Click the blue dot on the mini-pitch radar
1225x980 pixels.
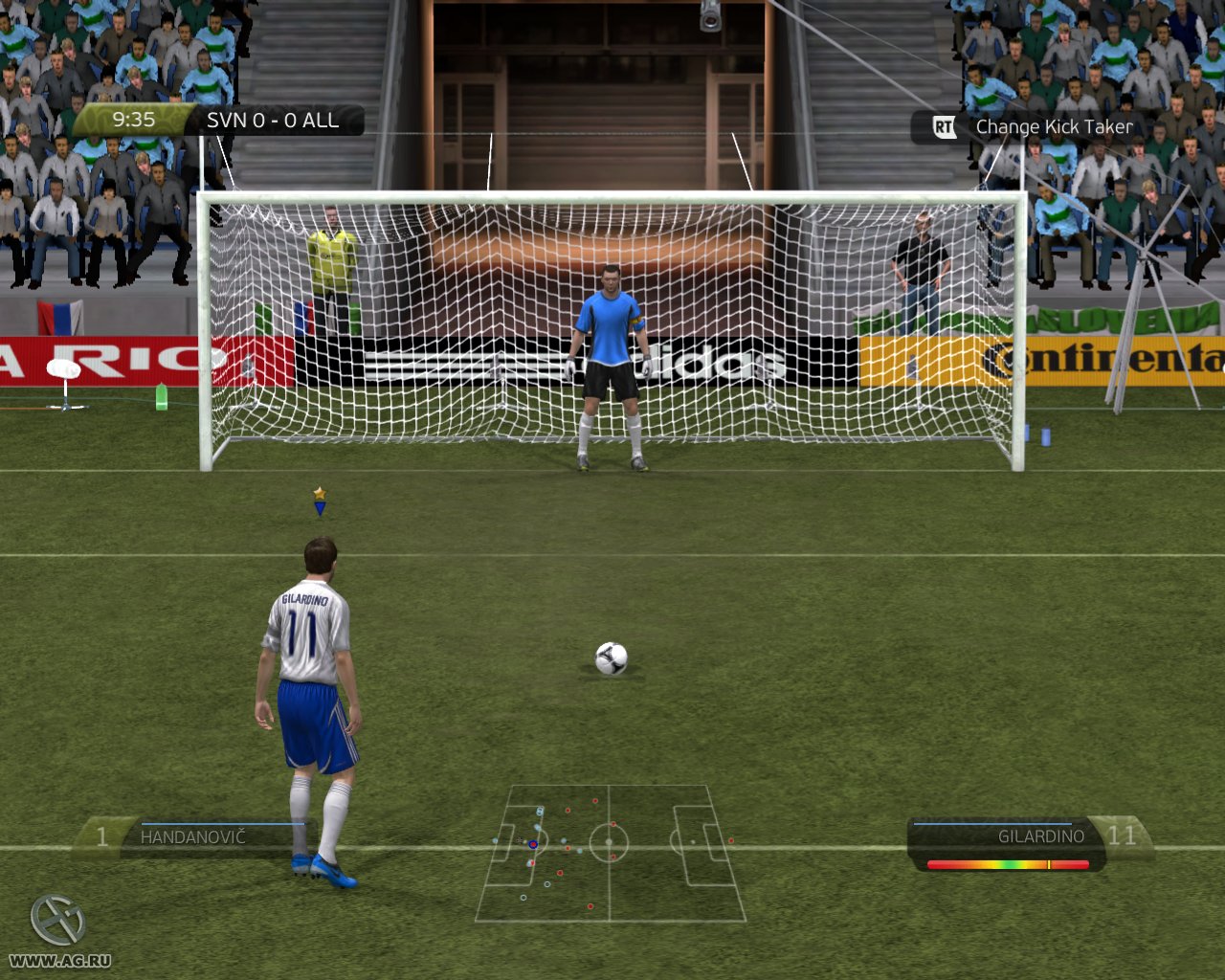click(x=532, y=844)
